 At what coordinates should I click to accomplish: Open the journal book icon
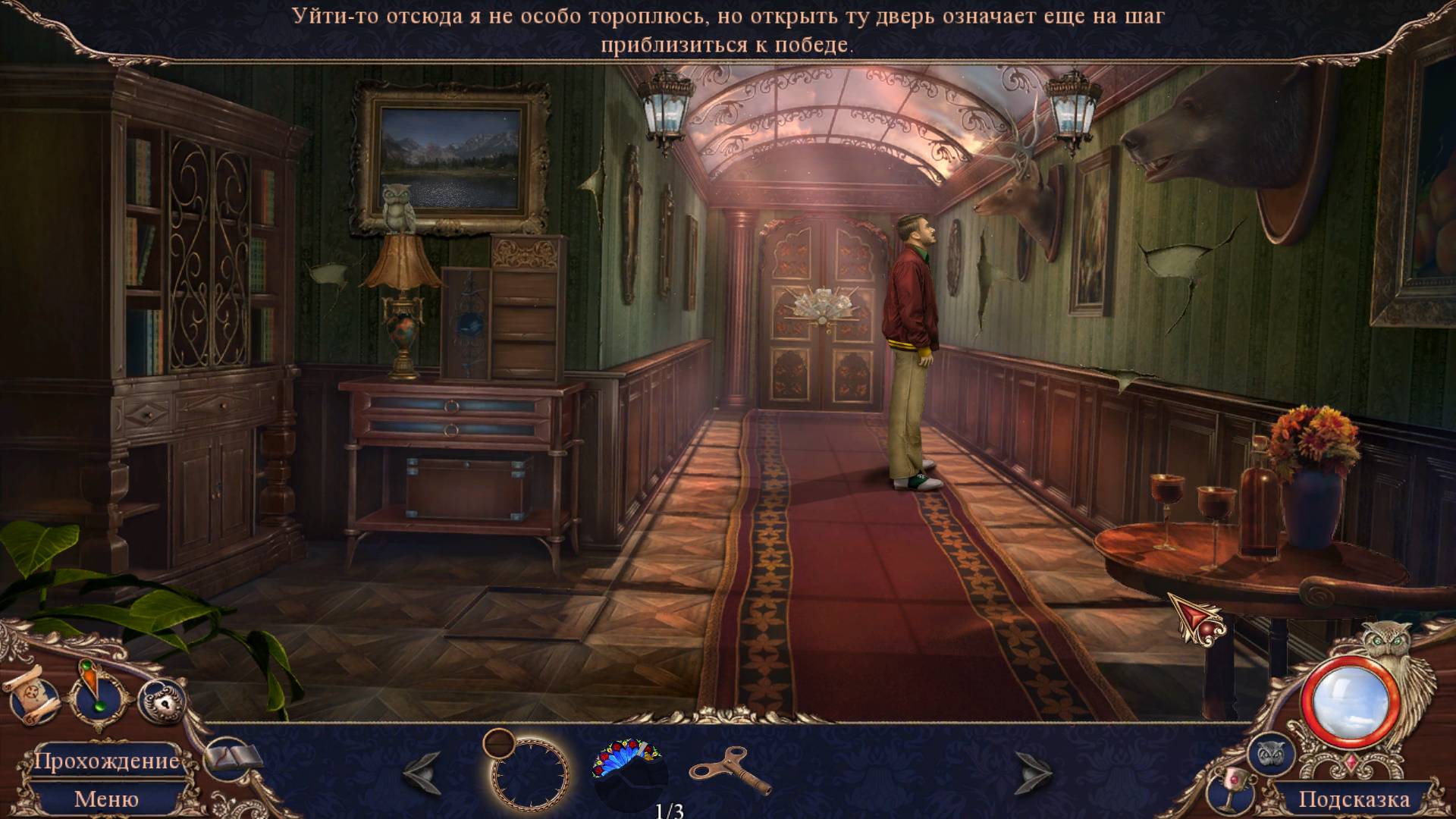pyautogui.click(x=233, y=758)
